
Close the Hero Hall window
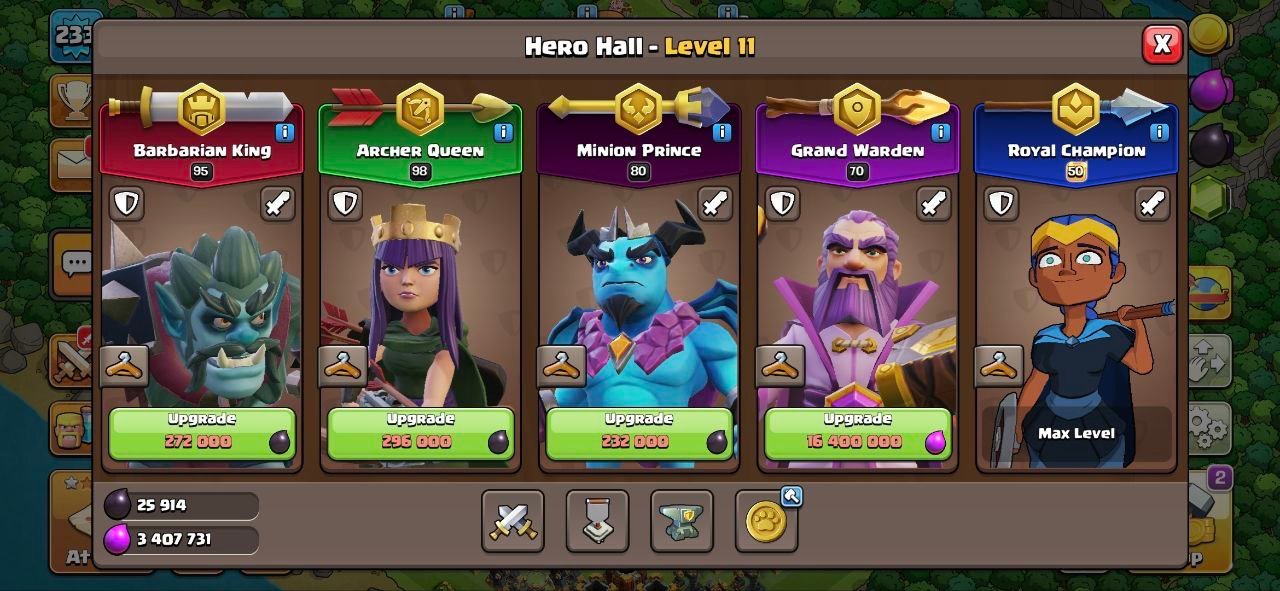point(1161,44)
